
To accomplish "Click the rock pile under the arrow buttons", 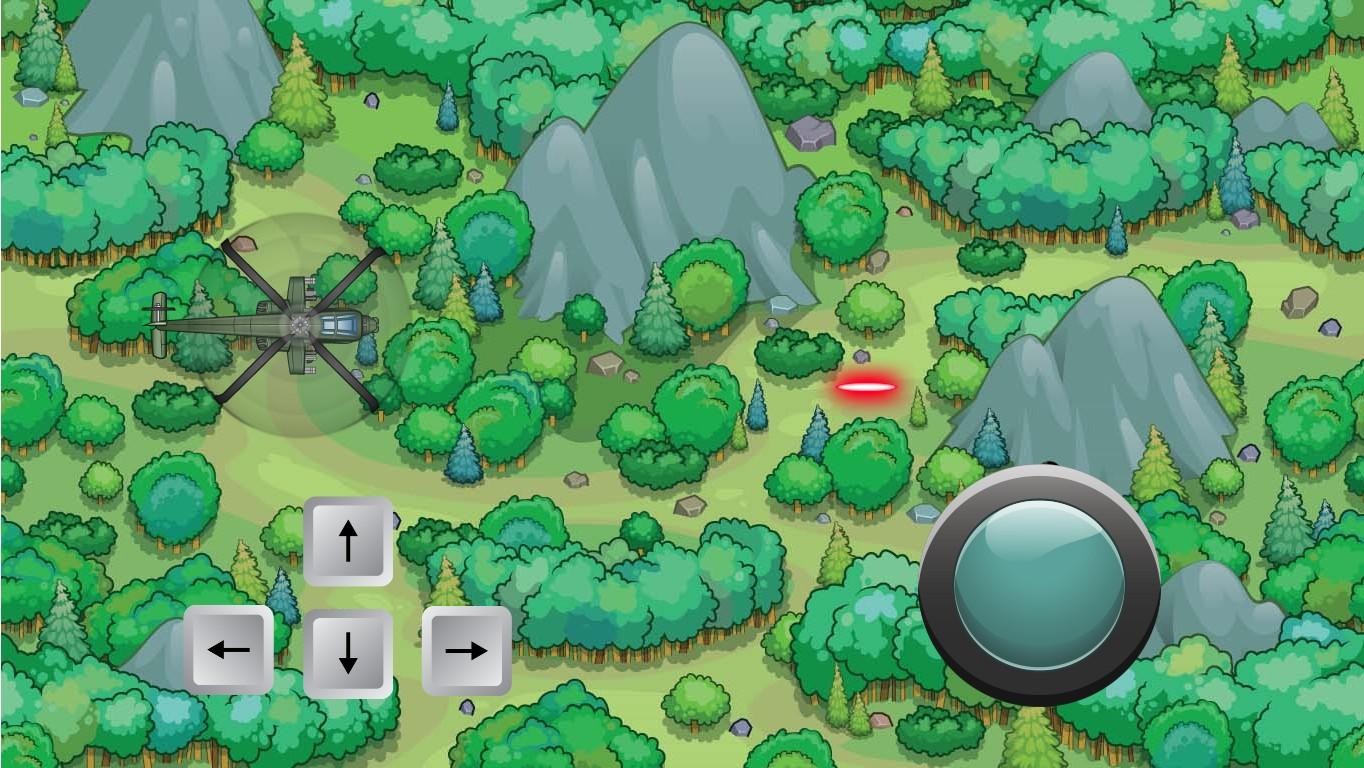I will tap(466, 706).
